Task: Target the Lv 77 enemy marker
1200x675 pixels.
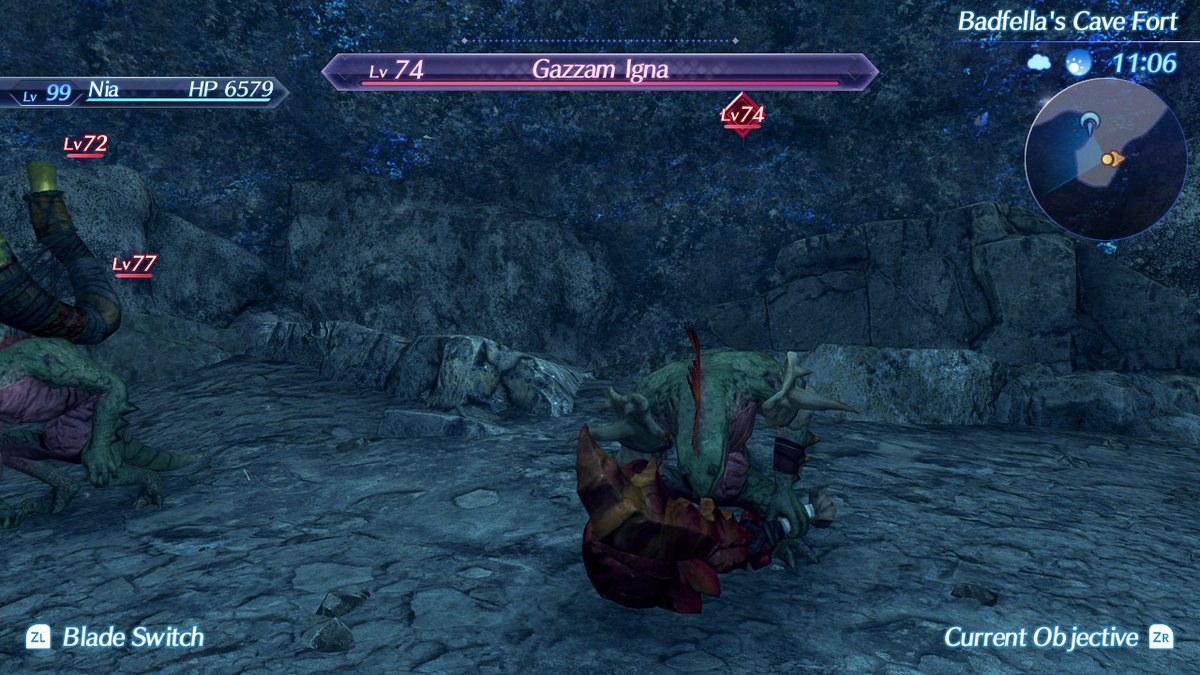Action: 134,265
